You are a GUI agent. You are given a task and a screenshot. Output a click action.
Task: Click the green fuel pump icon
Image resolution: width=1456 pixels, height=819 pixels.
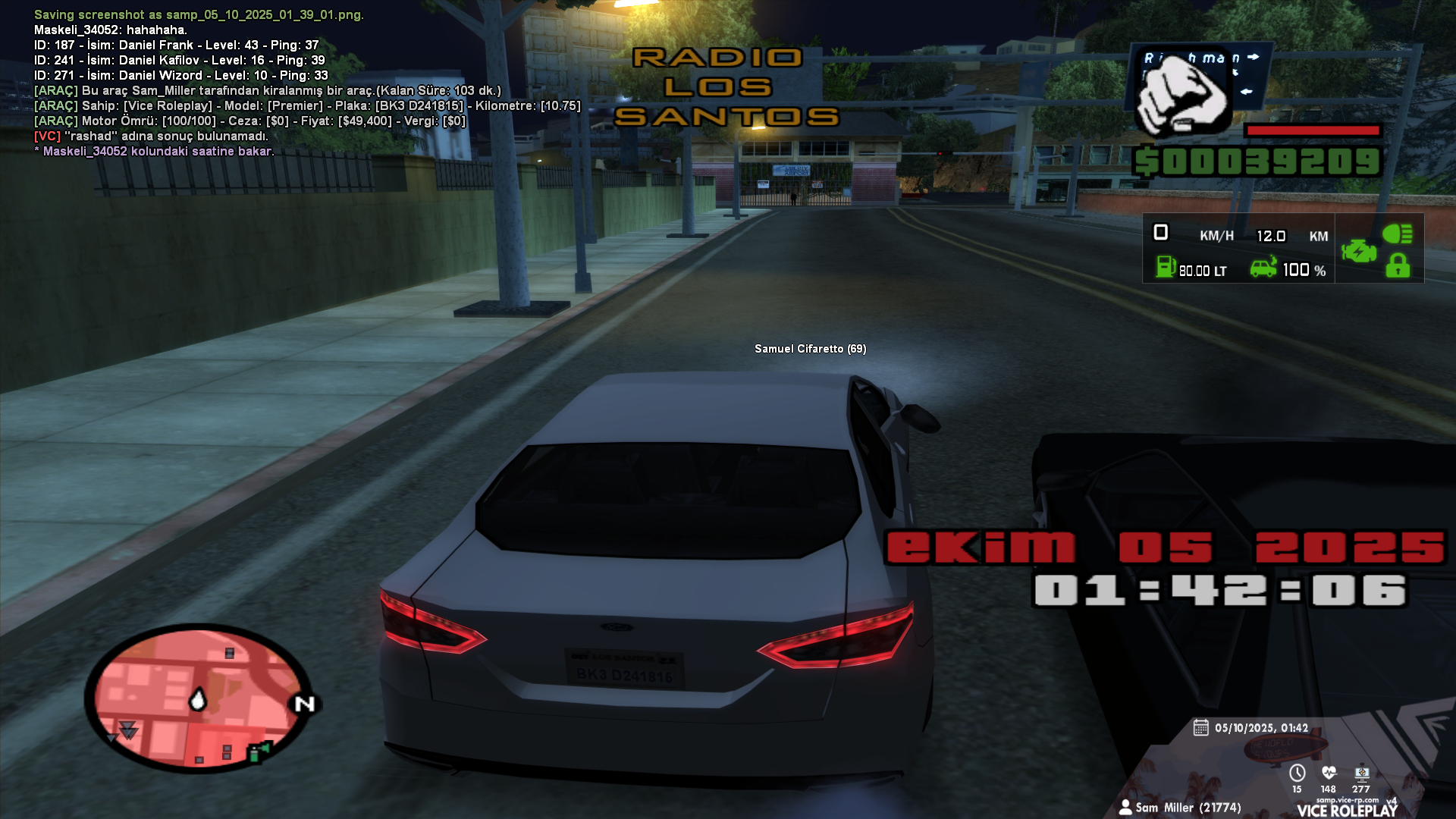(x=1165, y=267)
